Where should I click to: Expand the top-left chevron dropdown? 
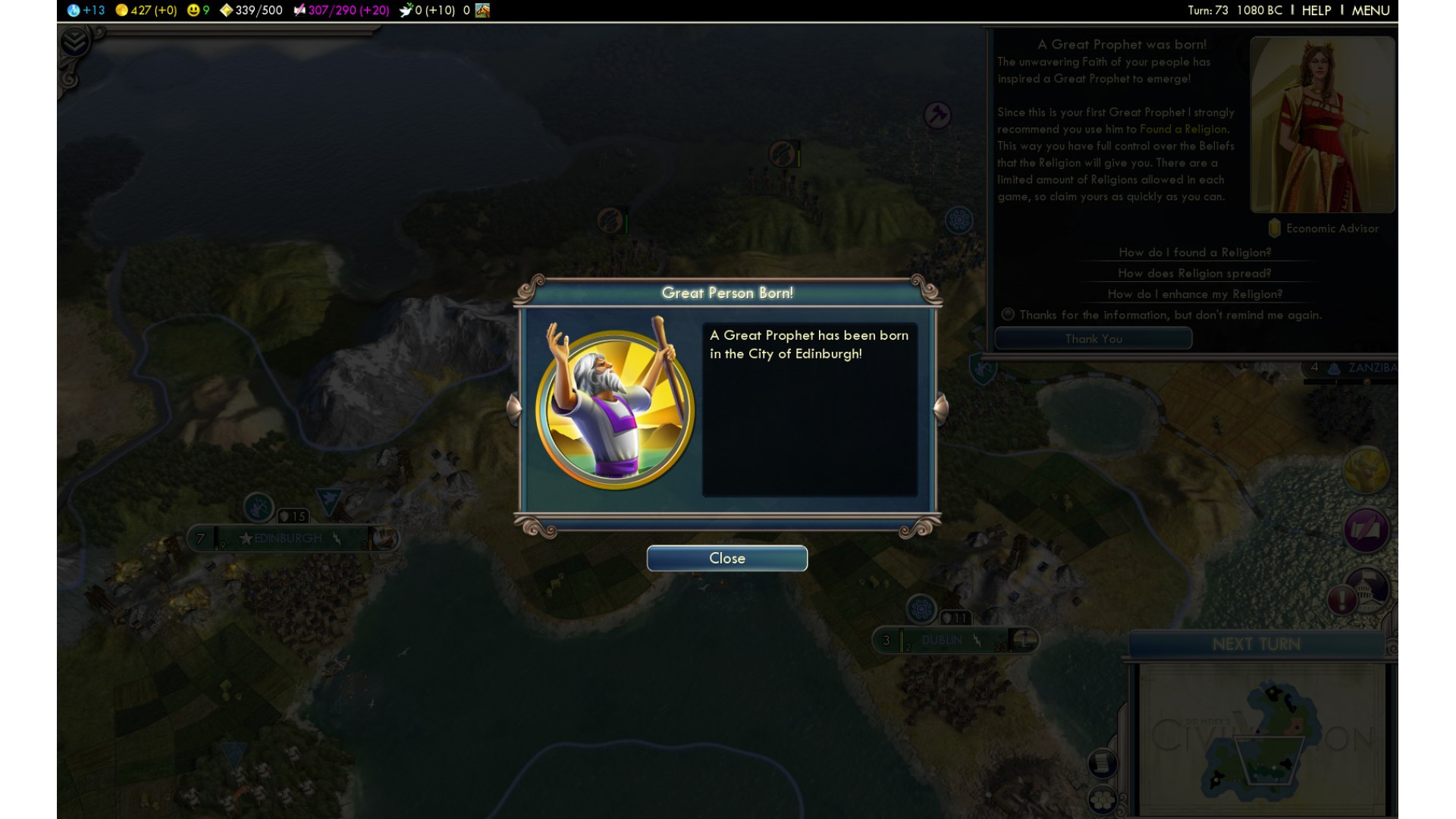(74, 42)
